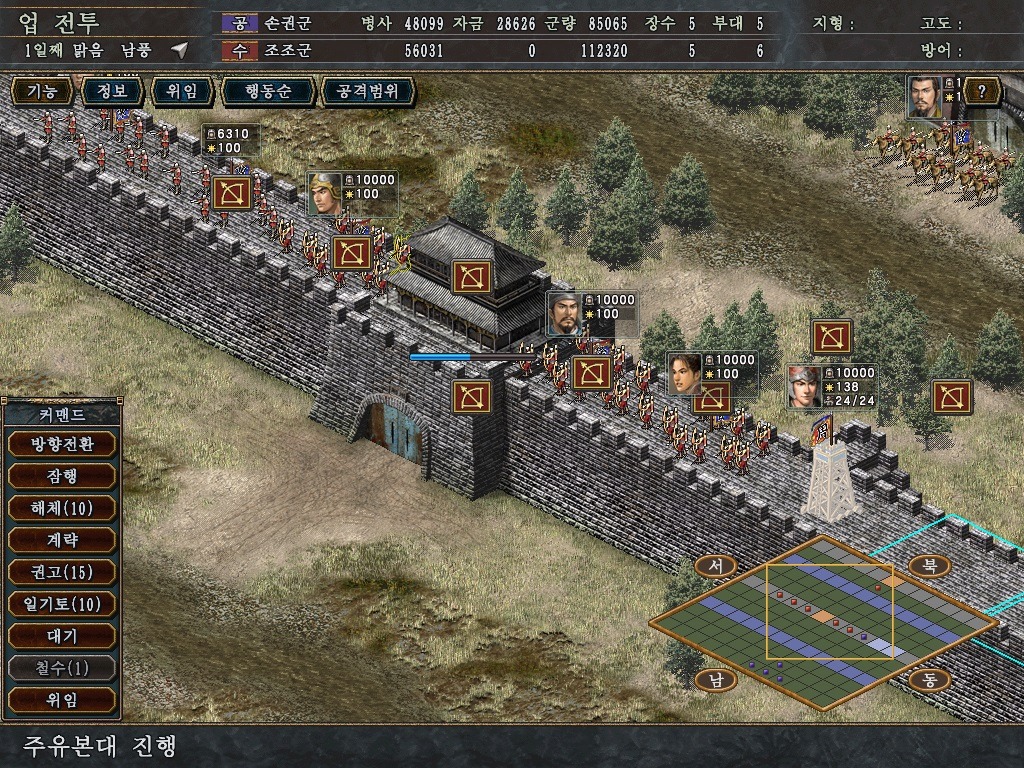Click the 동 east compass button
The width and height of the screenshot is (1024, 768).
pos(929,680)
